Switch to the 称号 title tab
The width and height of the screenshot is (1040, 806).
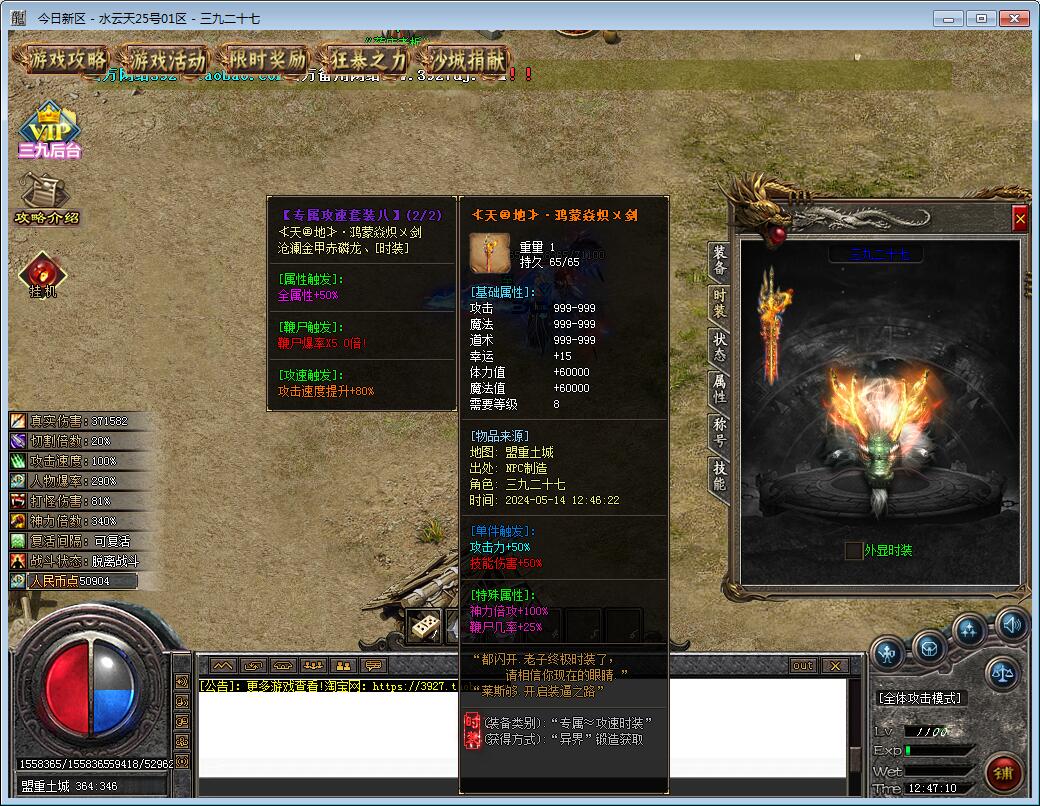click(x=719, y=431)
